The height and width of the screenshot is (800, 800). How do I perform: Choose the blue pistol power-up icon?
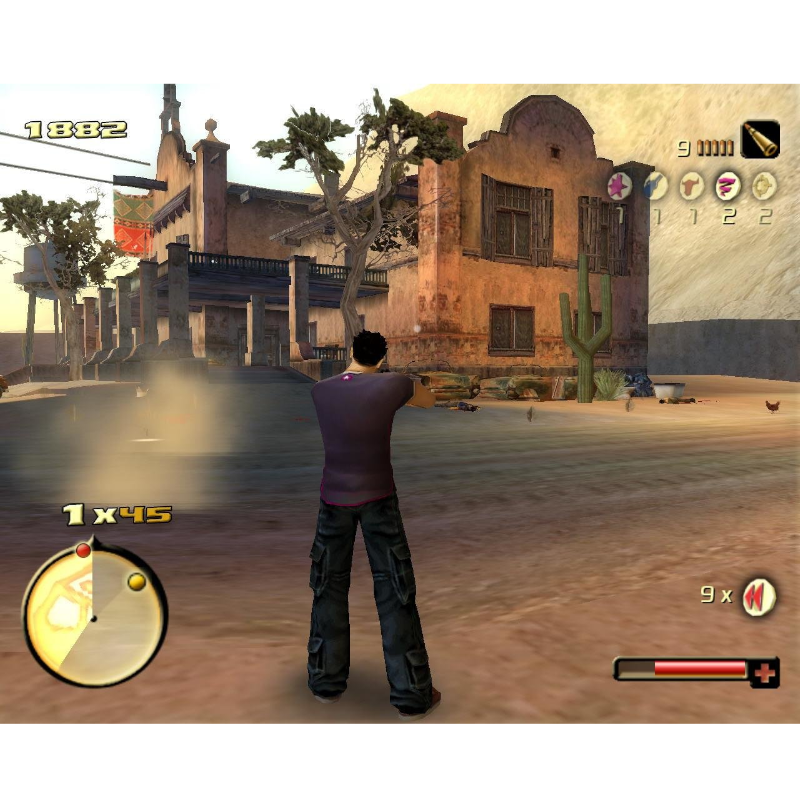(655, 186)
